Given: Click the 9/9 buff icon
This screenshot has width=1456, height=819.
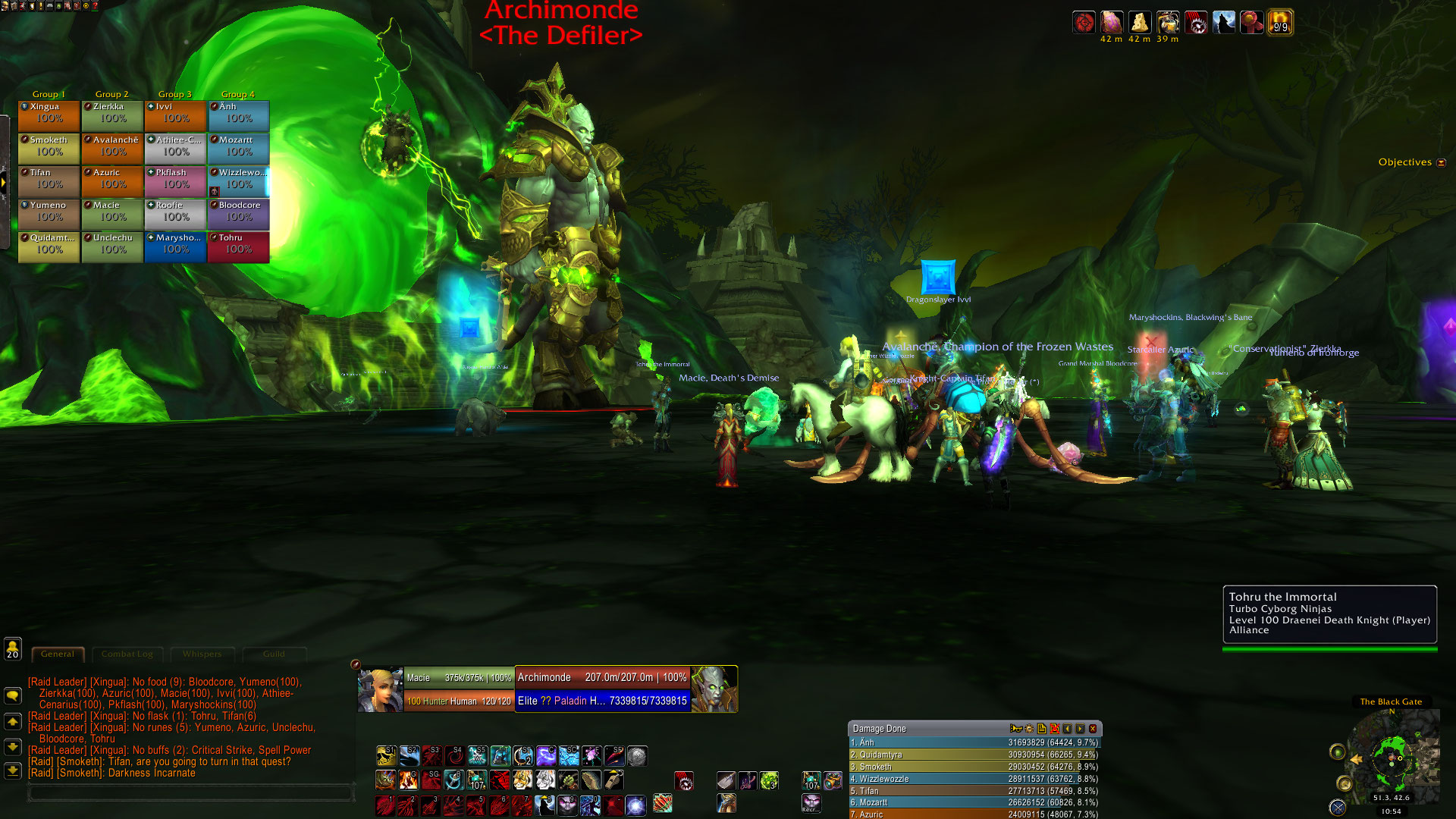Looking at the screenshot, I should (1280, 23).
